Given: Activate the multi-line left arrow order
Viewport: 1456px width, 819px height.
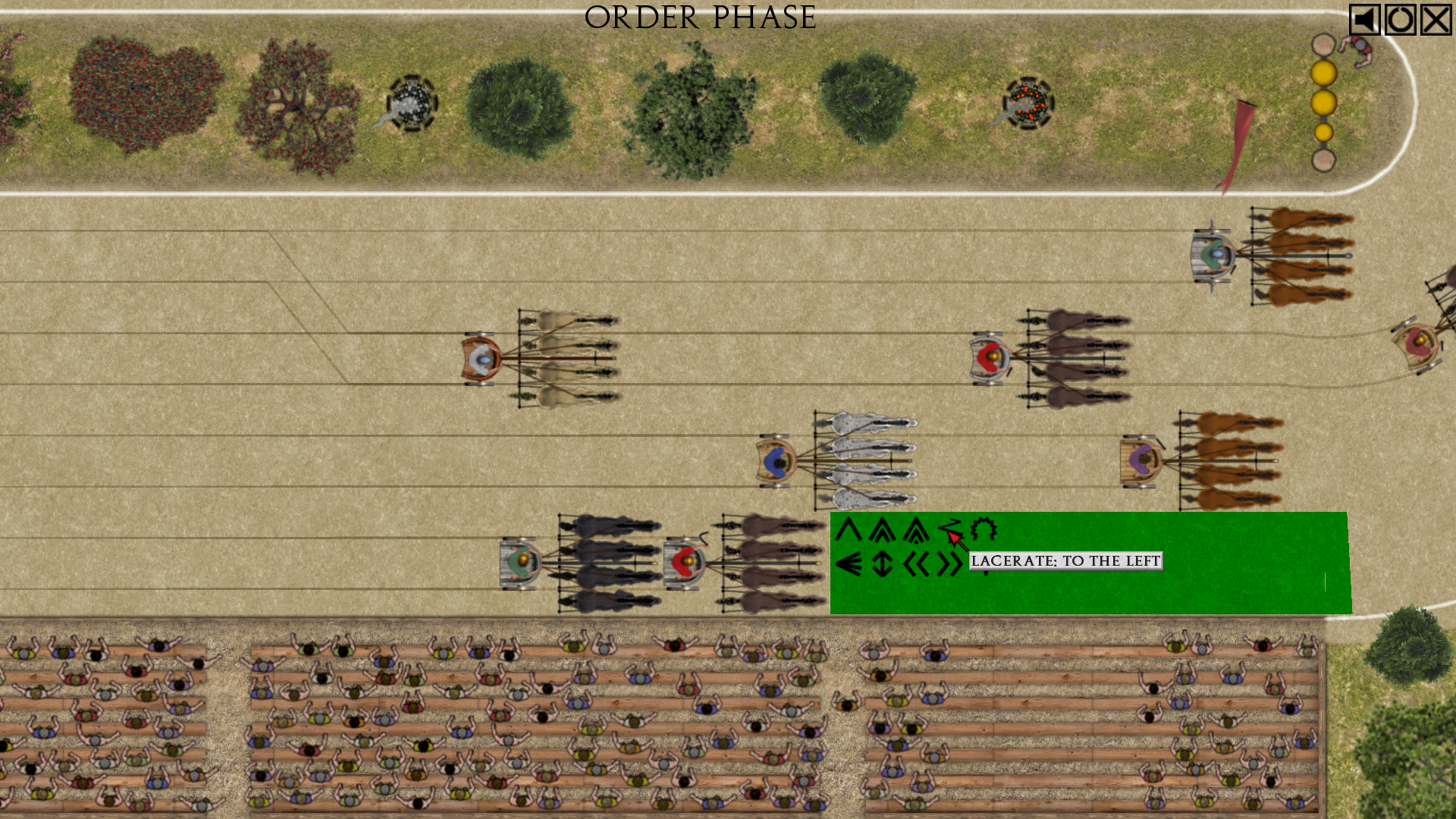Looking at the screenshot, I should pos(849,564).
